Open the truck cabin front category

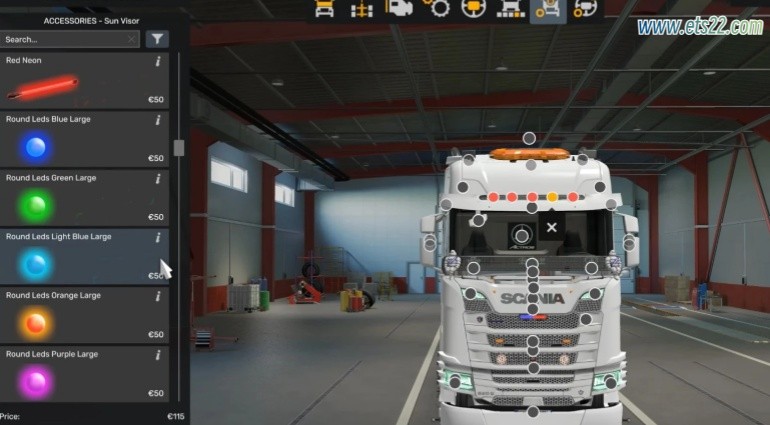324,9
